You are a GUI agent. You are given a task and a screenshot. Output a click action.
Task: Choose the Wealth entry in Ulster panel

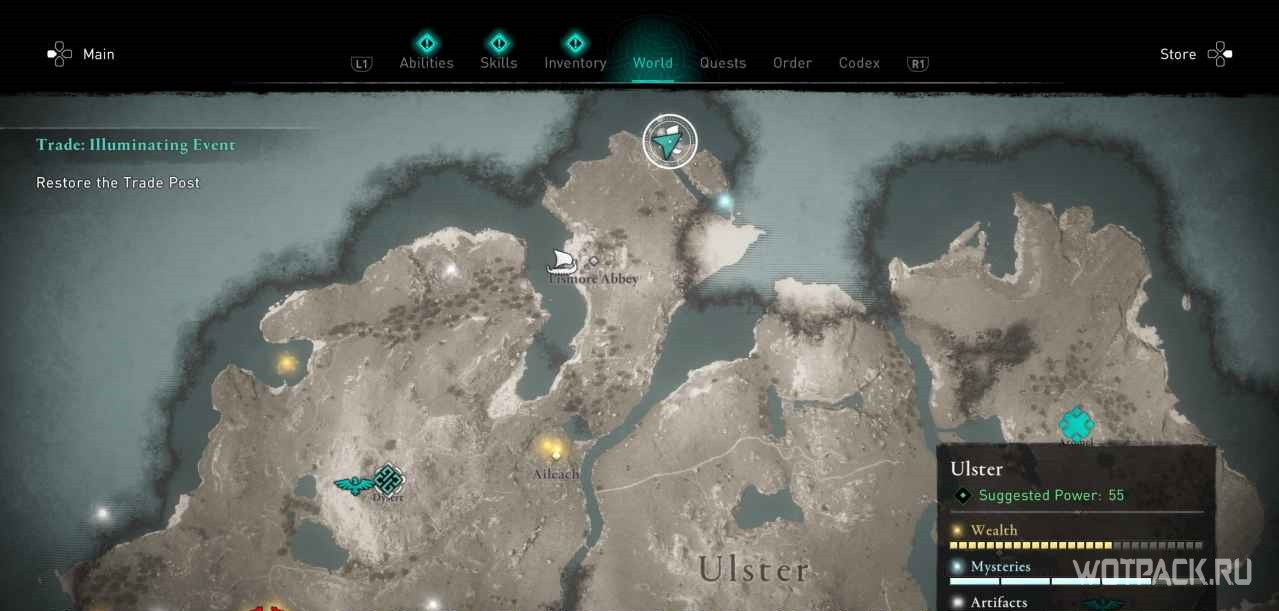pyautogui.click(x=994, y=530)
